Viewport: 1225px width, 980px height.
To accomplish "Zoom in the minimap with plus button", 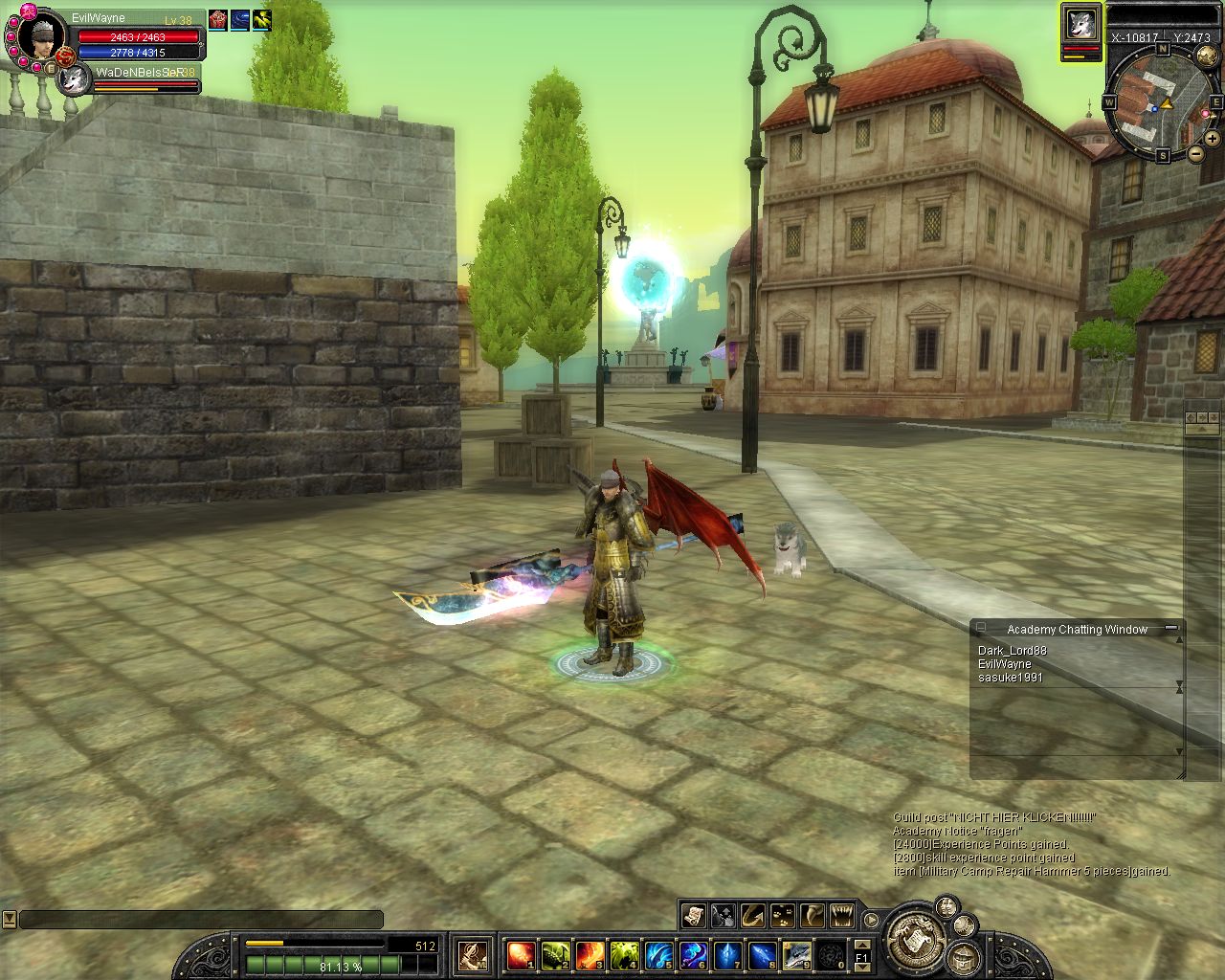I will point(1212,140).
